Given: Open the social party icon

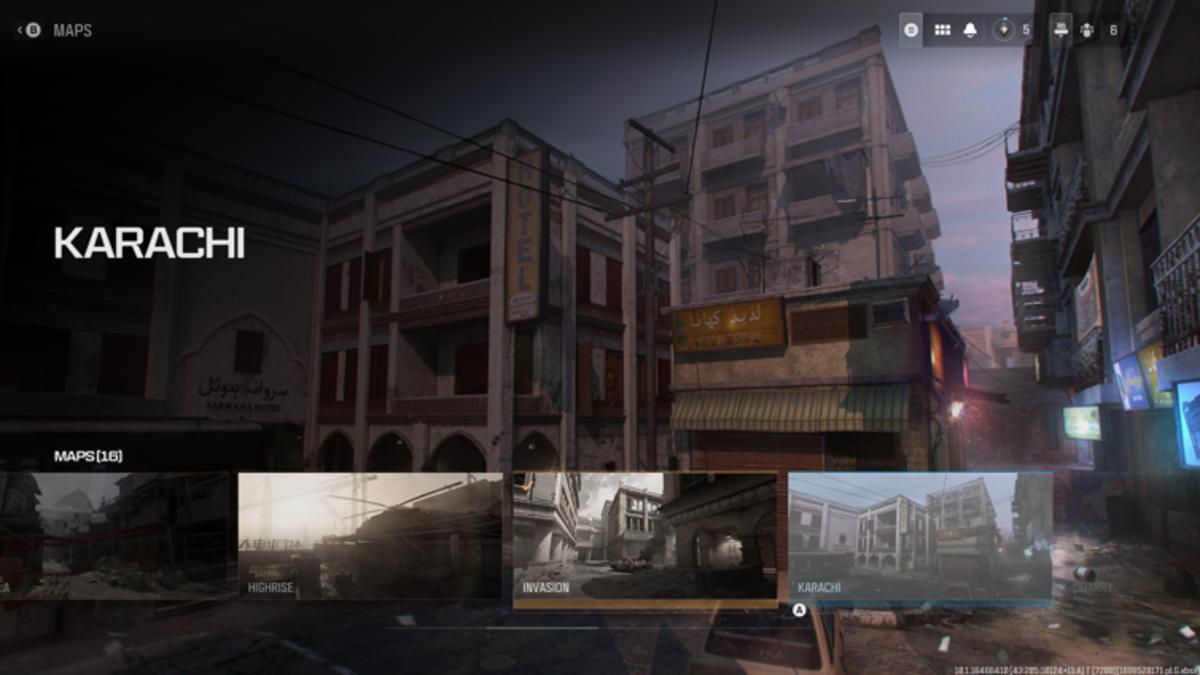Looking at the screenshot, I should [x=1088, y=30].
